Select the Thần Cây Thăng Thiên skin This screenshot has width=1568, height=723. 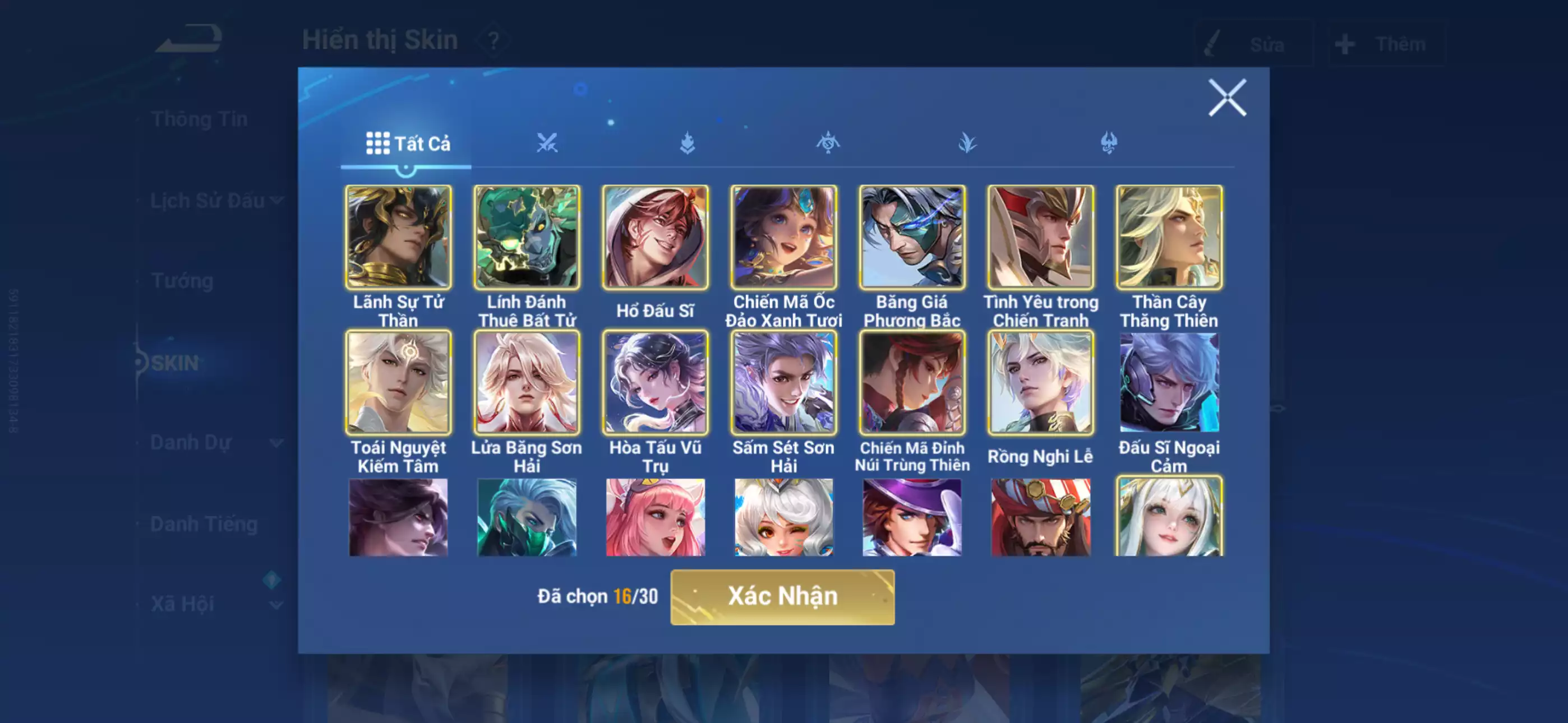point(1170,237)
